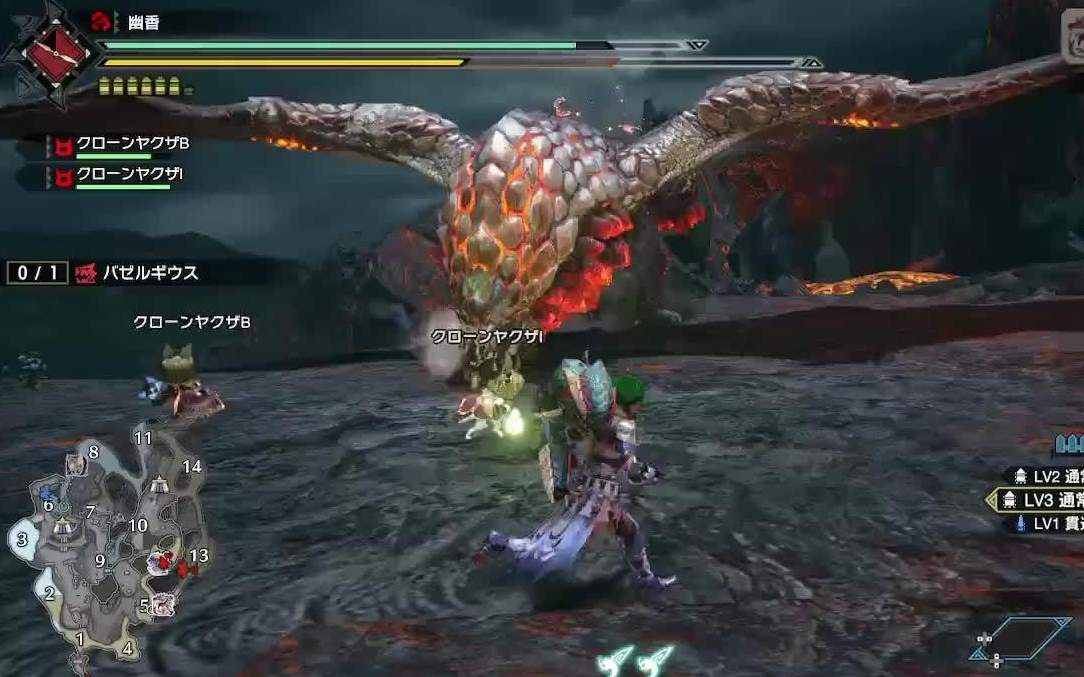Select buddy クローンヤクザI in the party list
Image resolution: width=1084 pixels, height=677 pixels.
(128, 174)
